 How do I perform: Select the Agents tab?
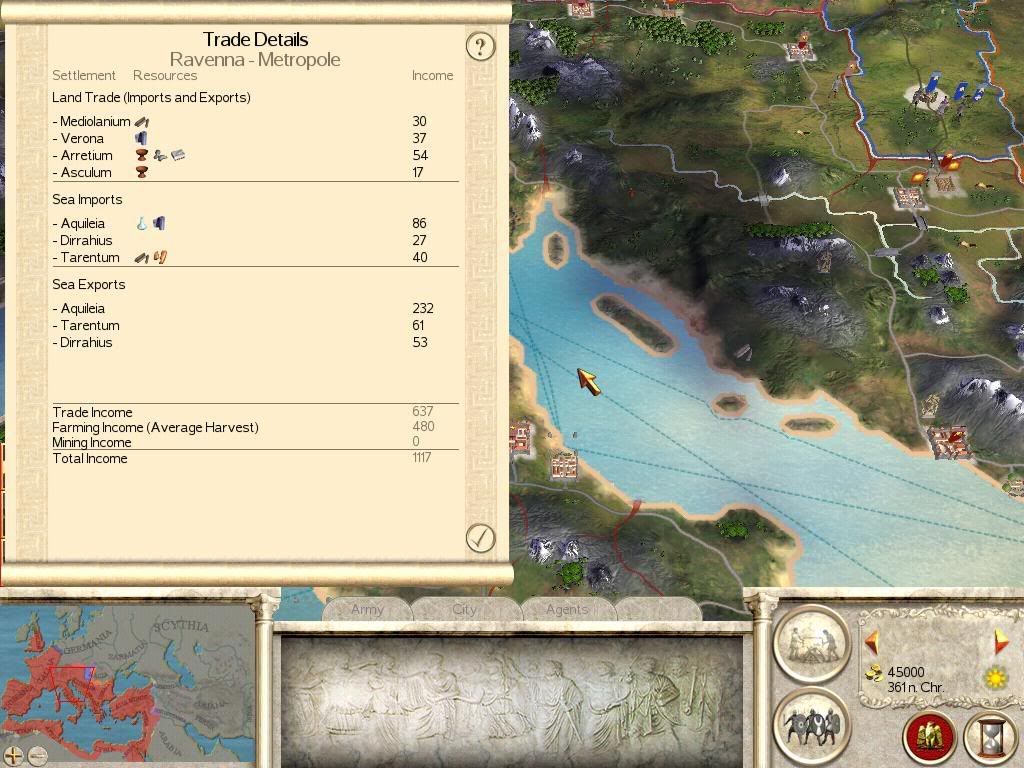click(567, 609)
